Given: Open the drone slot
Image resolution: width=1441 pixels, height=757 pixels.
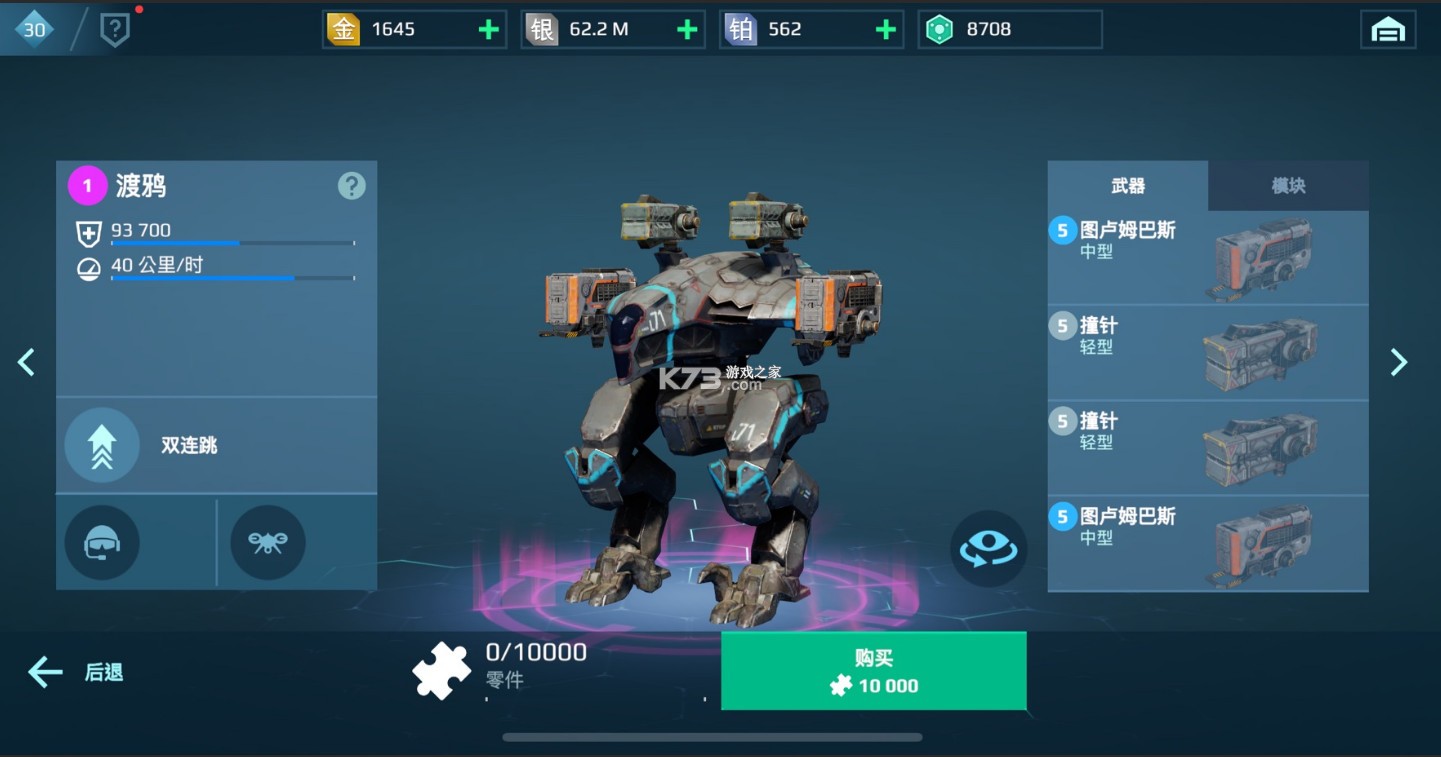Looking at the screenshot, I should tap(267, 543).
